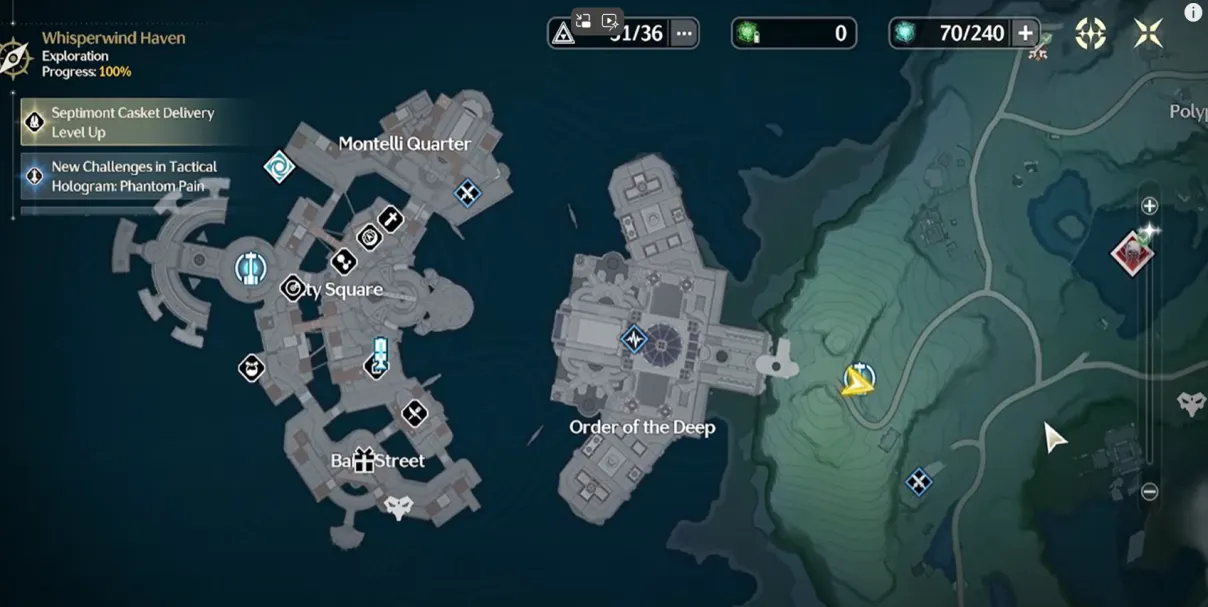
Task: Select the gift box marker on the street
Action: [362, 460]
